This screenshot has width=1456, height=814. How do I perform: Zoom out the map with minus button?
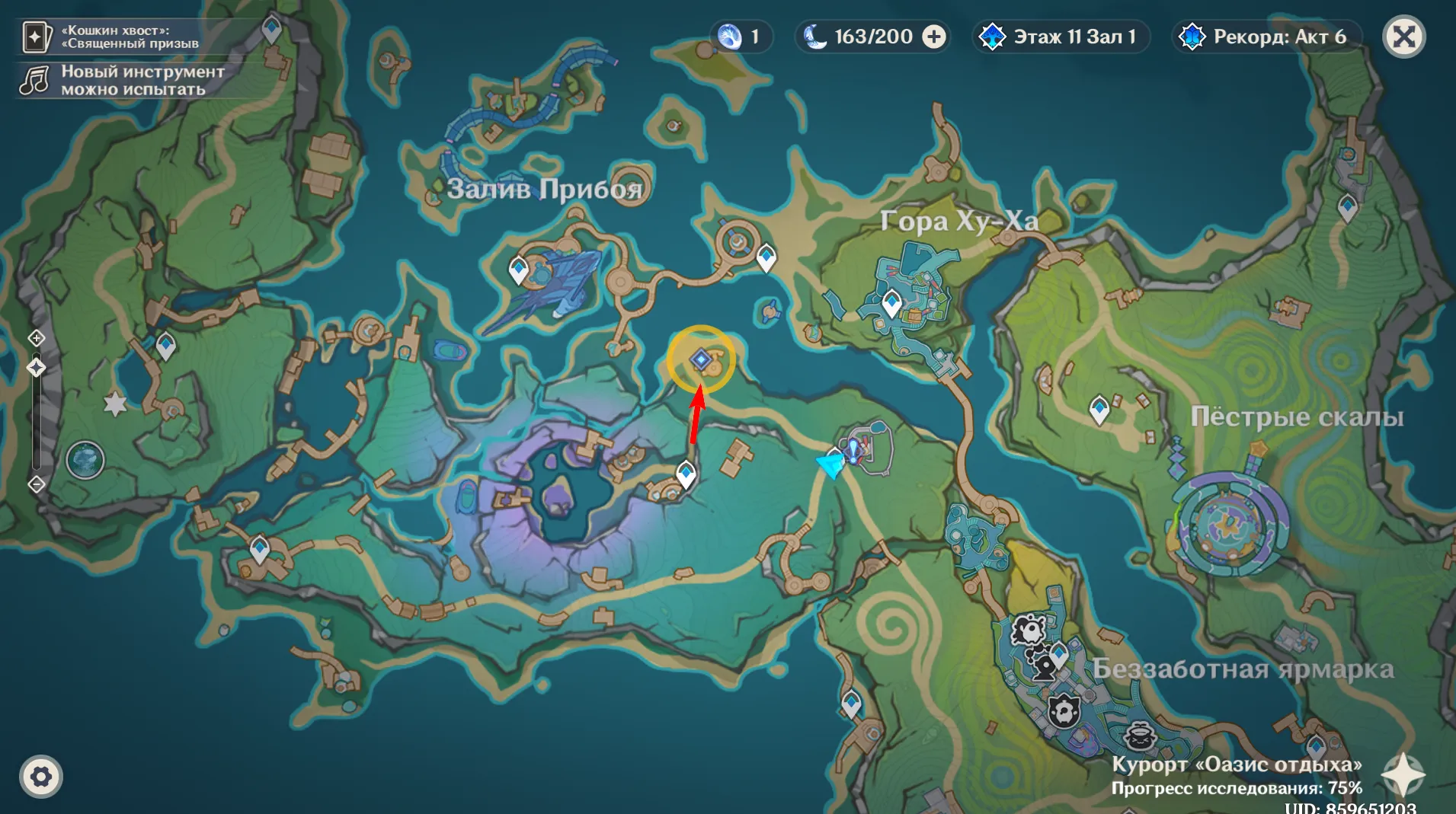(x=37, y=484)
